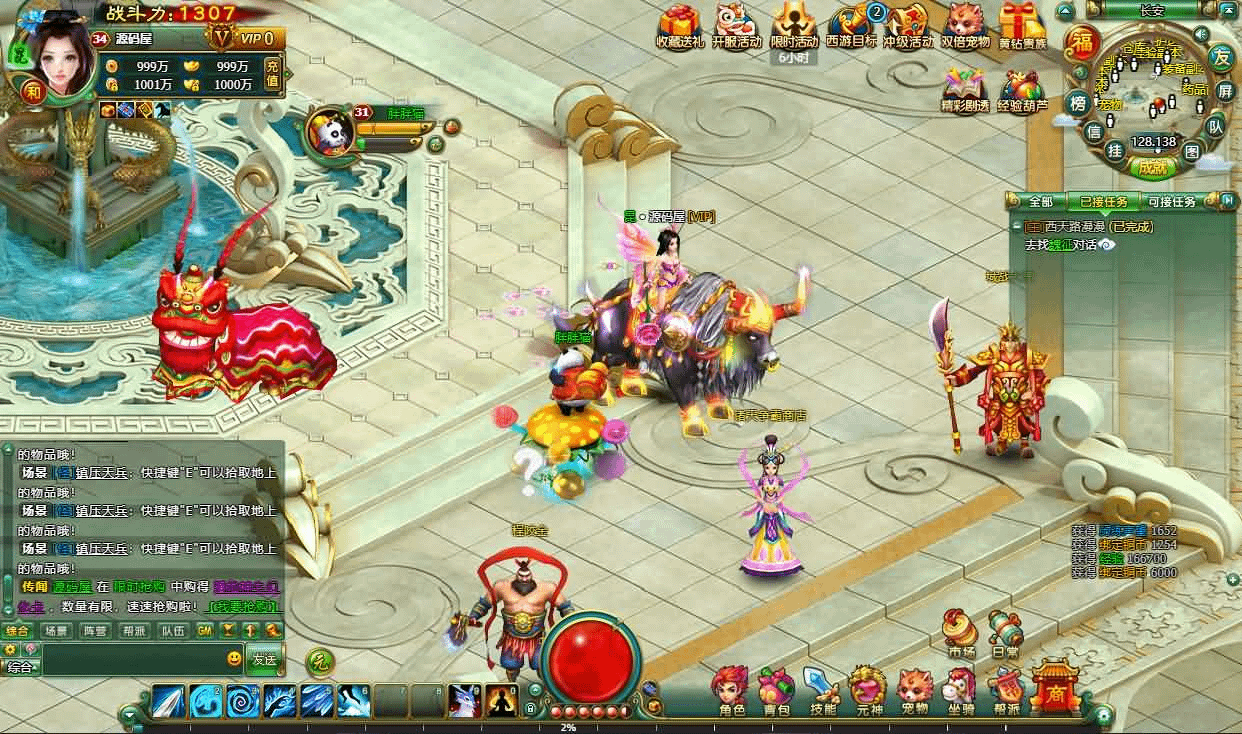
Task: Show the 全部 all quests tab
Action: click(x=1040, y=201)
